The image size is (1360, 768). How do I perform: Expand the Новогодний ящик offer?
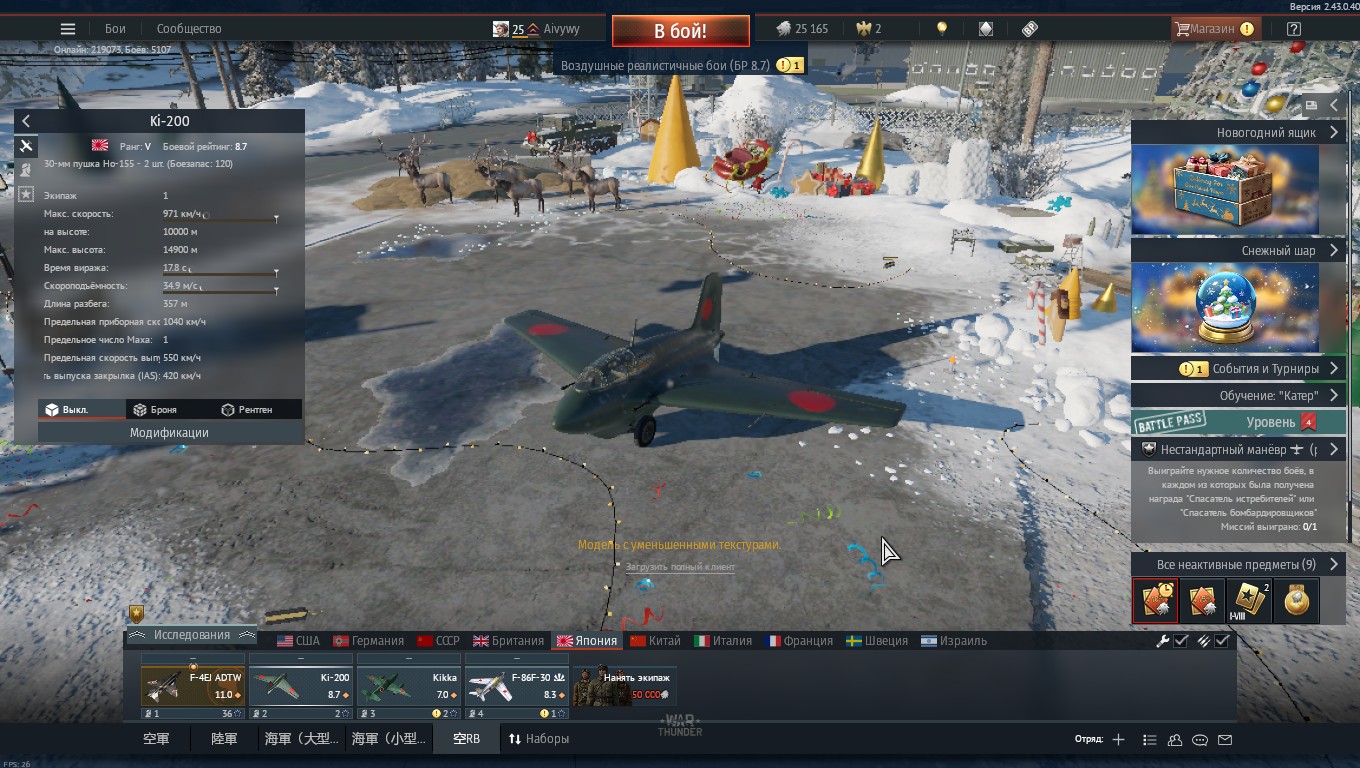(1236, 133)
